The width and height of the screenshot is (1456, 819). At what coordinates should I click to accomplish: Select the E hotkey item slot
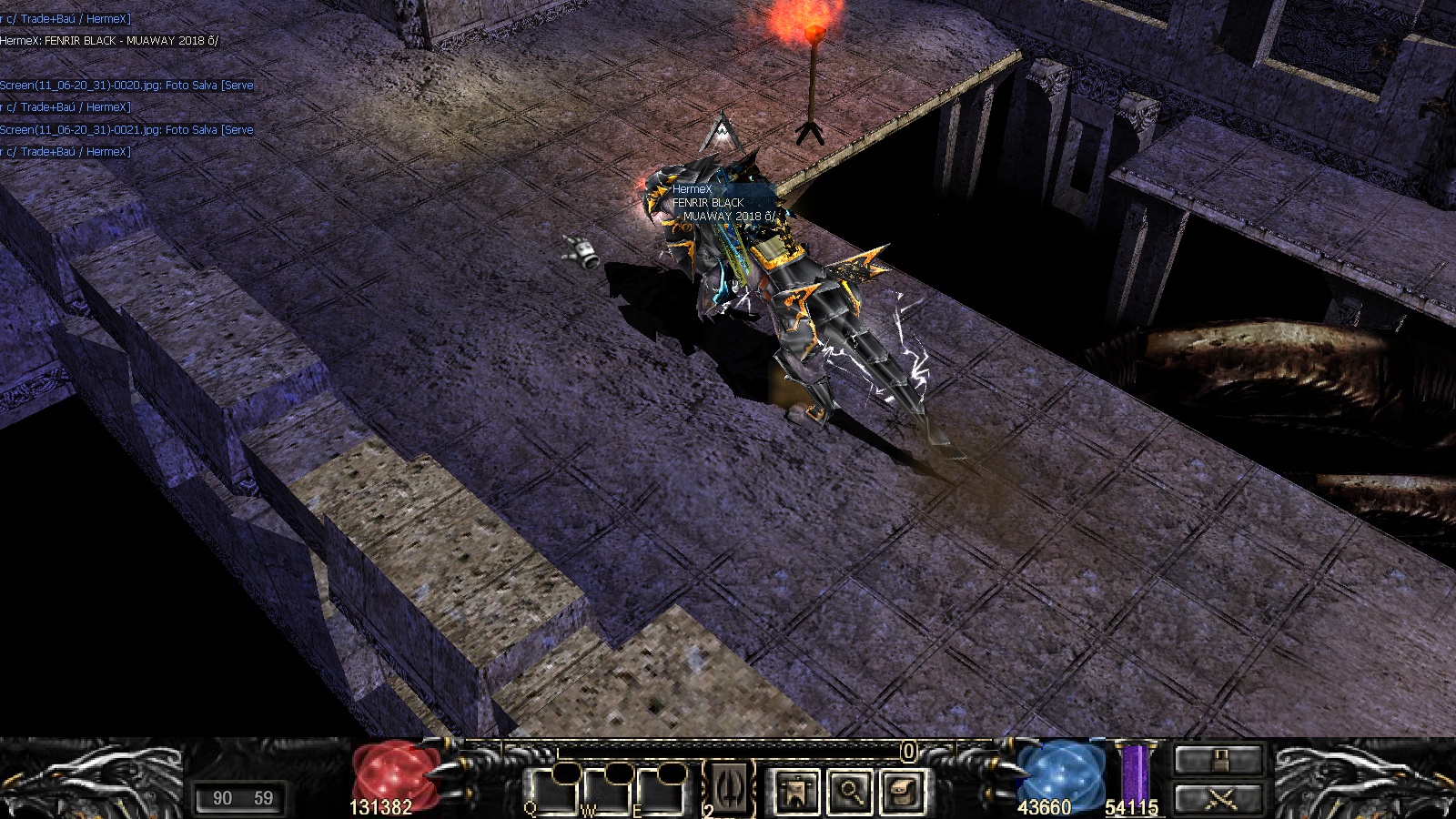[660, 790]
